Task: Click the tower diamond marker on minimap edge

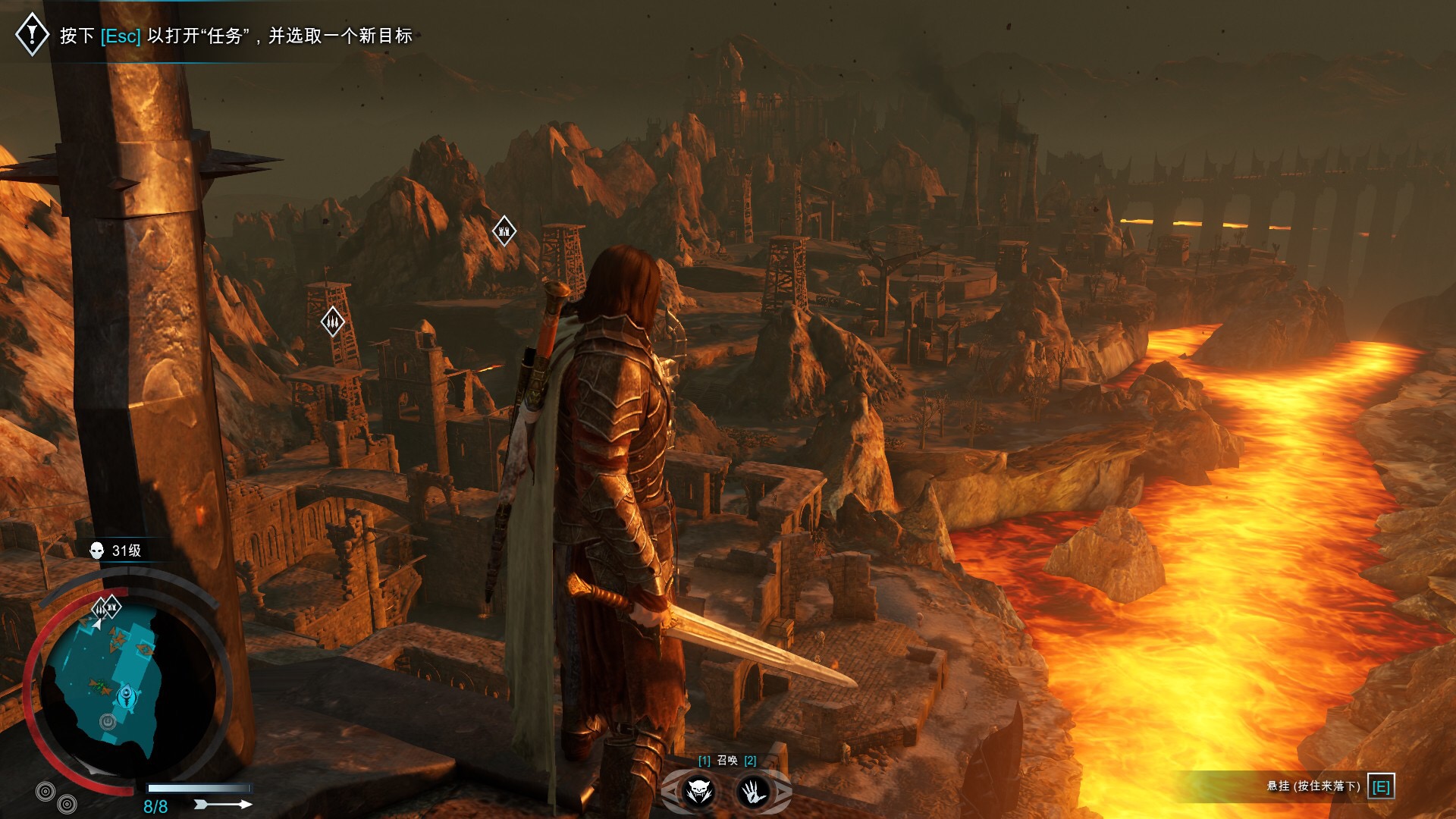Action: 112,607
